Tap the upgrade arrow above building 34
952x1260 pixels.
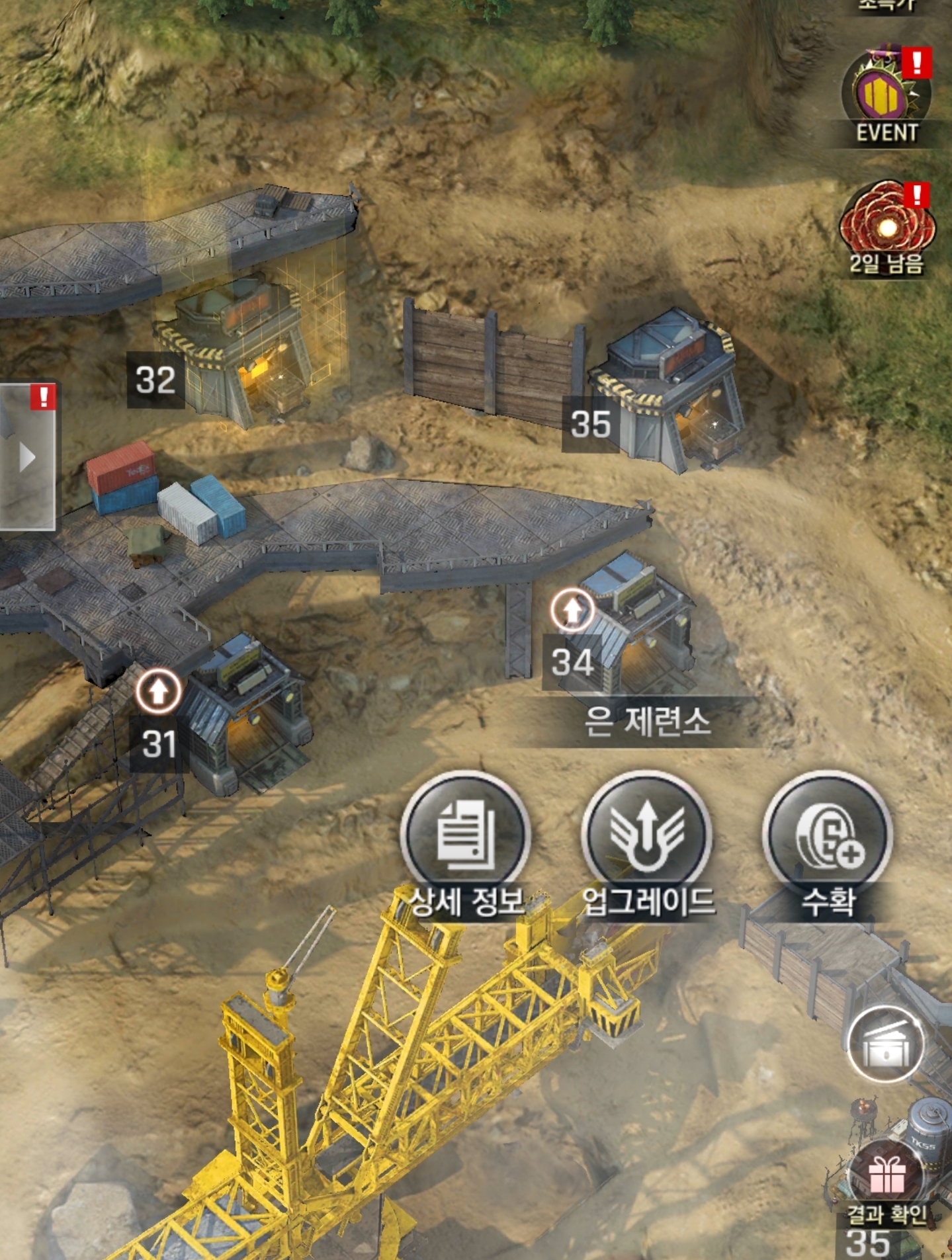[x=572, y=610]
